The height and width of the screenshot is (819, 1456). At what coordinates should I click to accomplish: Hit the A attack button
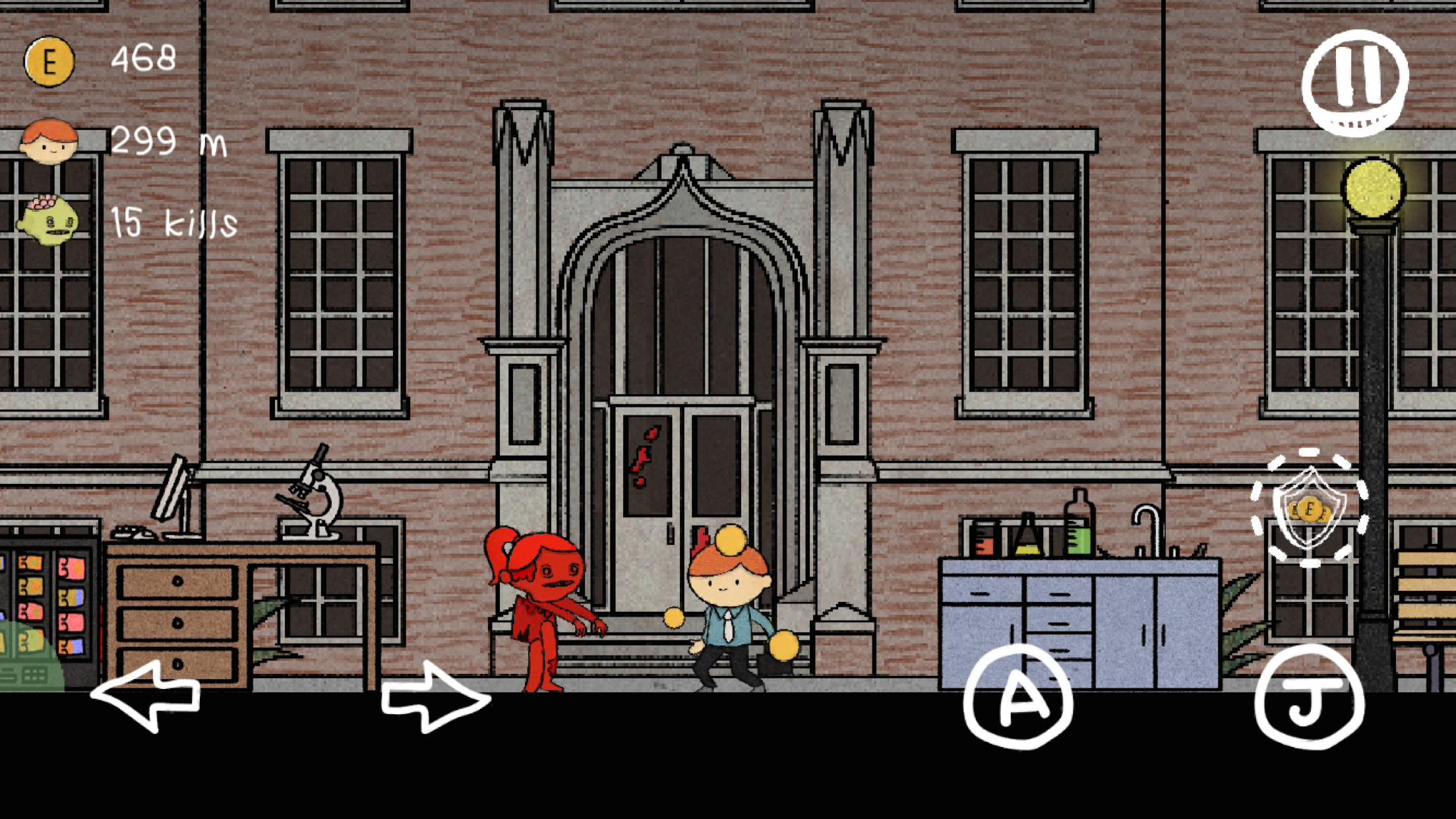coord(1018,696)
